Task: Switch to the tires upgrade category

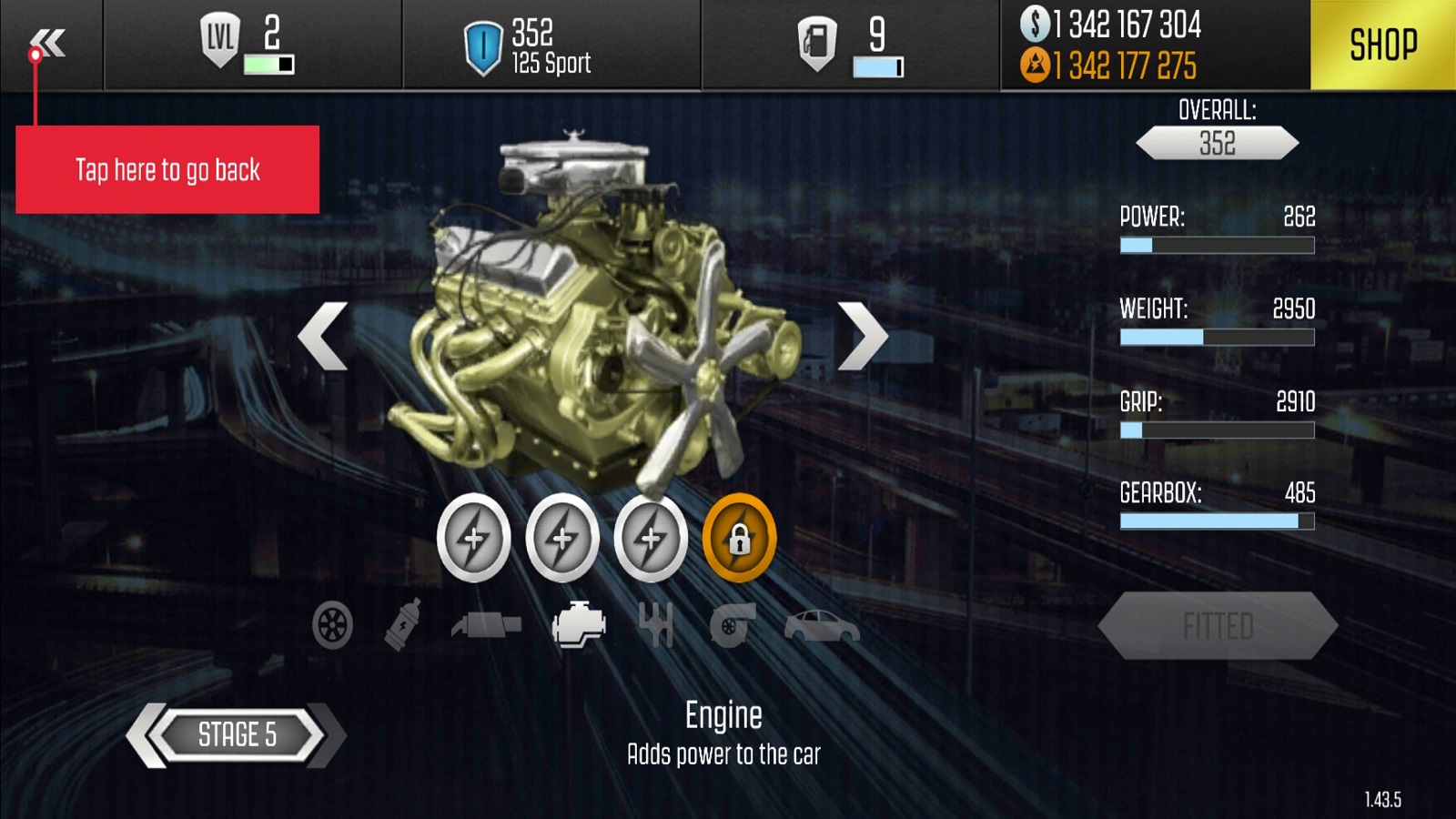Action: tap(332, 626)
